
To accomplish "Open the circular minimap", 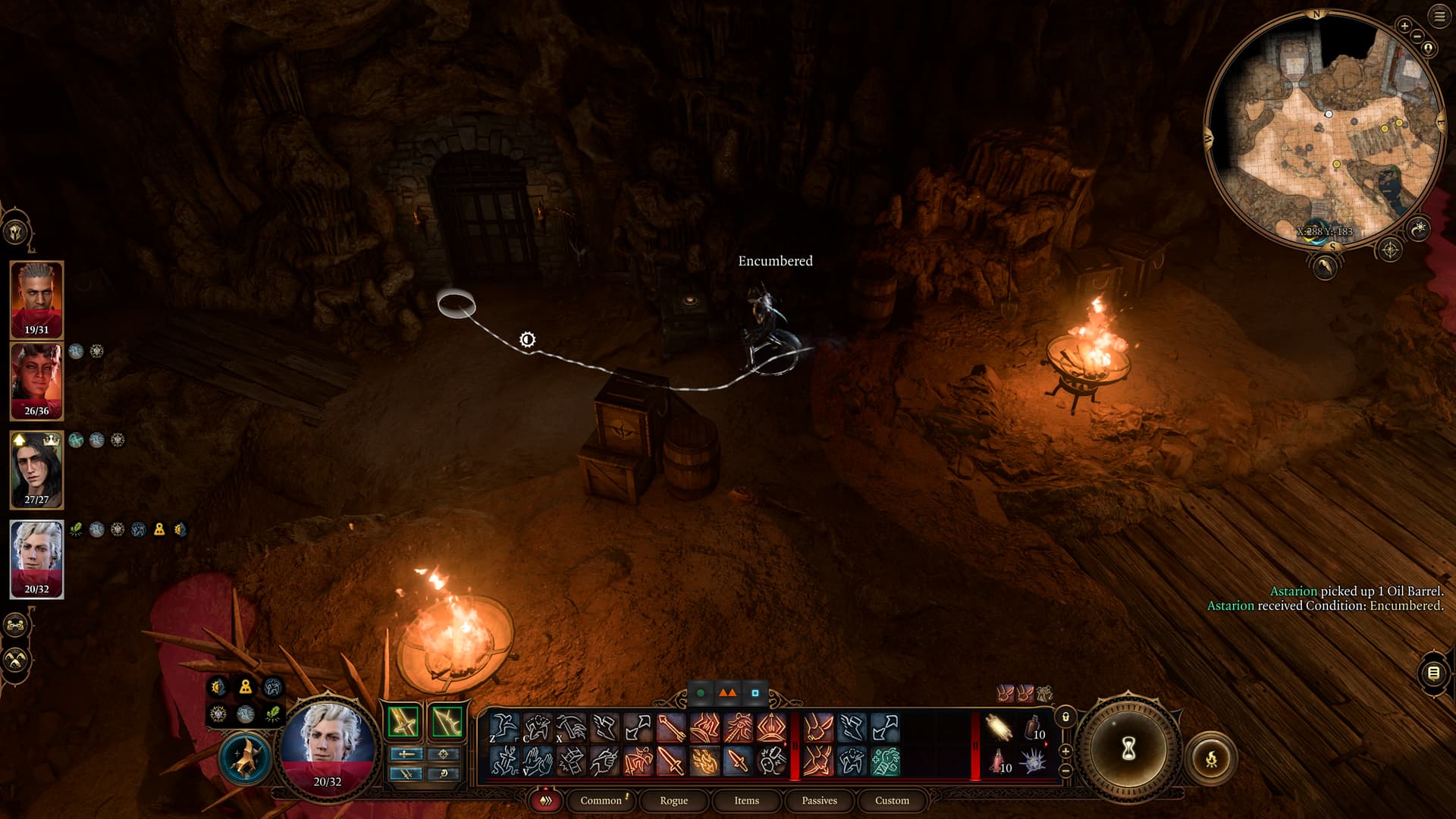I will (x=1323, y=129).
